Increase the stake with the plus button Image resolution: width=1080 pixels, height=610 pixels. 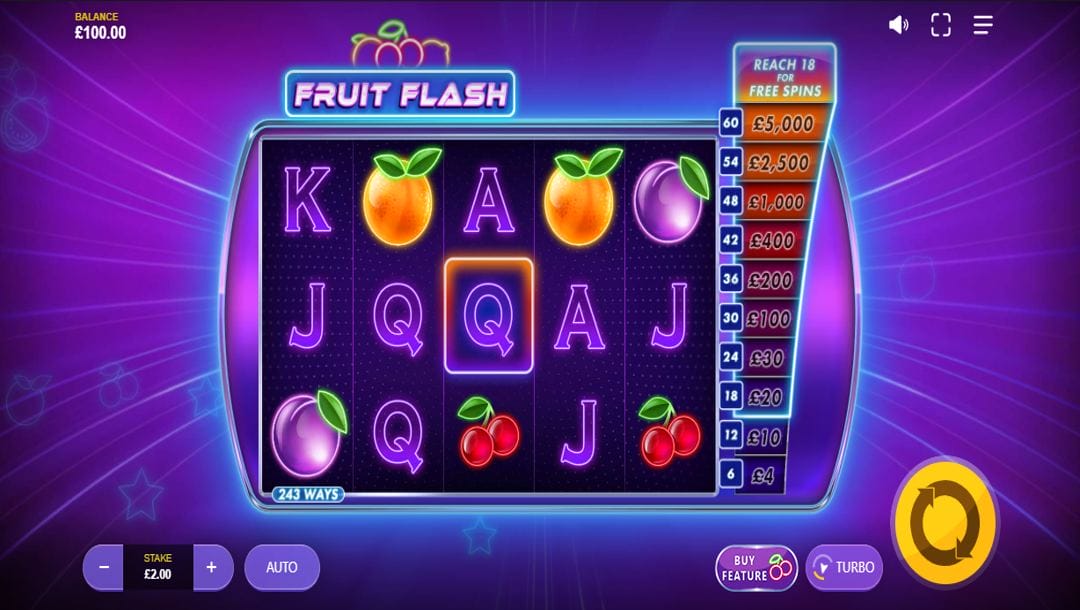point(212,567)
